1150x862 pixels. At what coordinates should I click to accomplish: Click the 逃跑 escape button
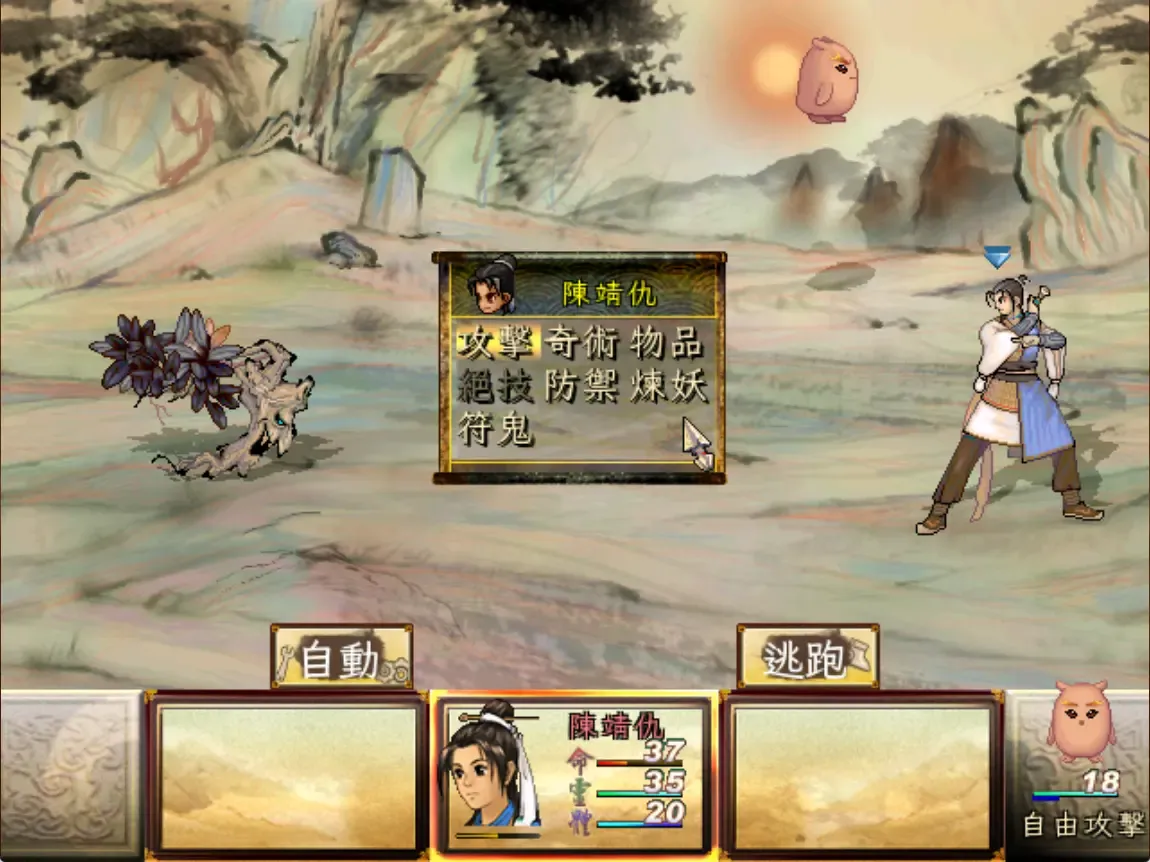807,657
